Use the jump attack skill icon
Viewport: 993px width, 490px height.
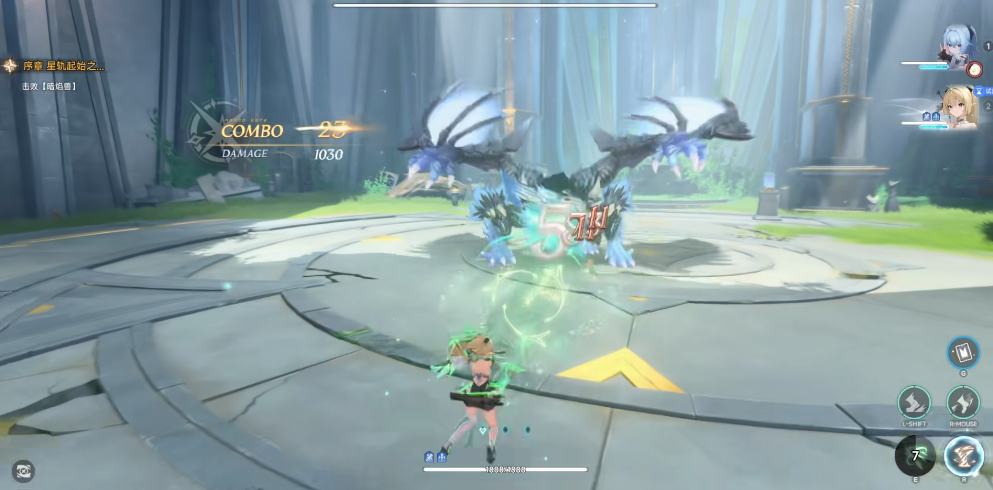click(x=963, y=403)
